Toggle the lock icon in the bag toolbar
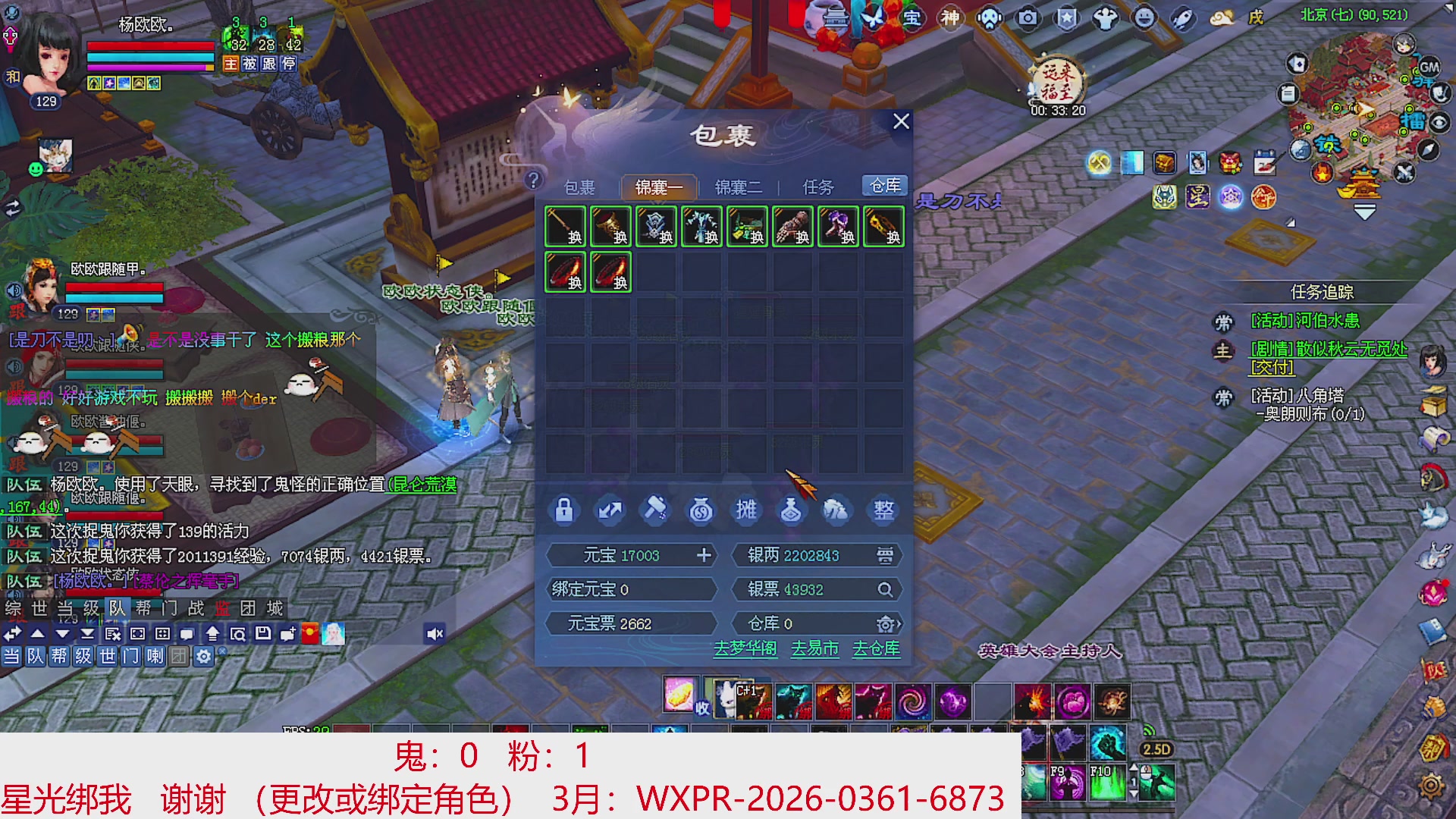Screen dimensions: 1456x819 [x=565, y=510]
